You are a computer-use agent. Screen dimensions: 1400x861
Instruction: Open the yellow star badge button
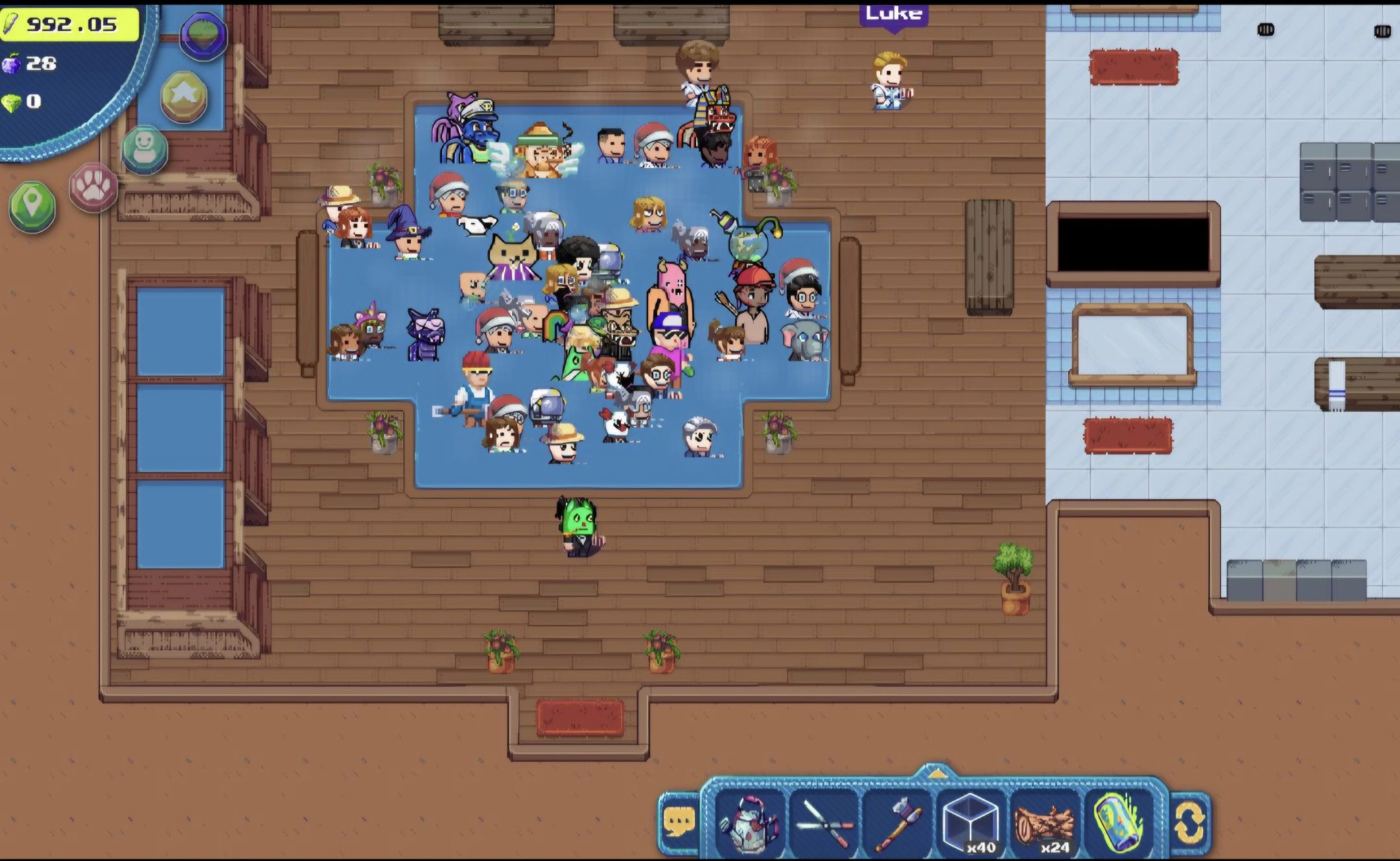tap(184, 97)
